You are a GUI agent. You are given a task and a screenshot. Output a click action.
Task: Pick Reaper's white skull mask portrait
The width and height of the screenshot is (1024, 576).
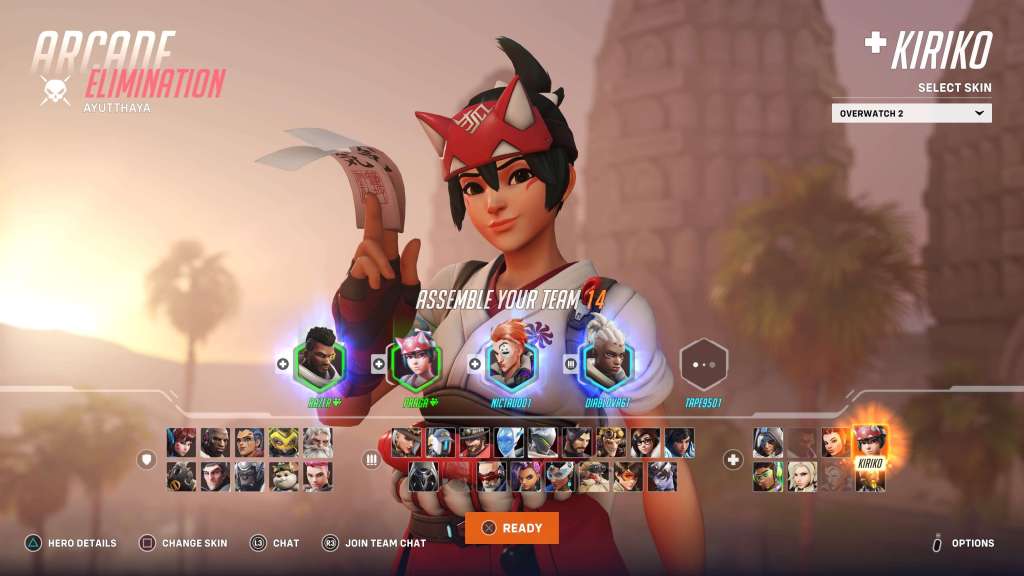click(x=424, y=476)
